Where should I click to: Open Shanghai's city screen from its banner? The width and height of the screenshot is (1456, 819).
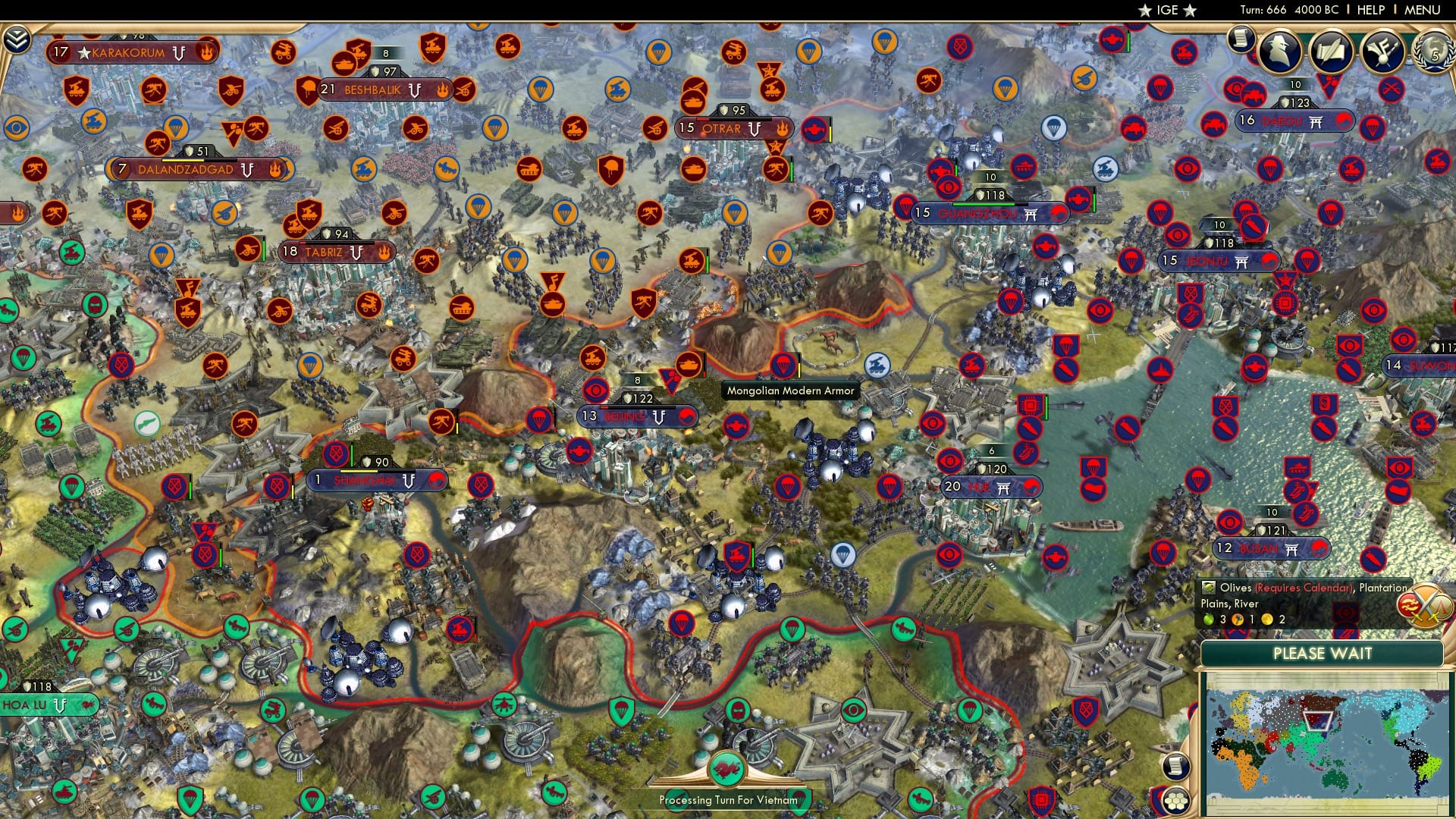[x=366, y=480]
